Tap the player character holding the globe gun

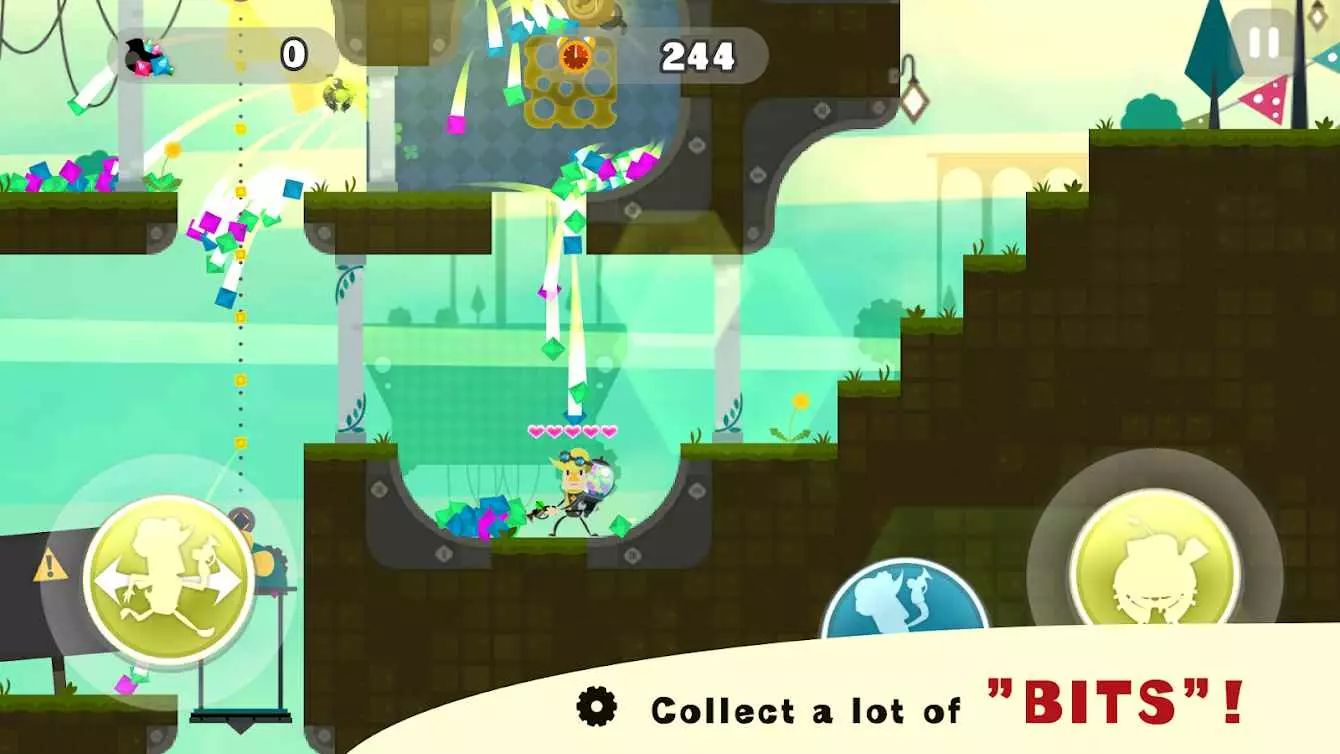[575, 490]
